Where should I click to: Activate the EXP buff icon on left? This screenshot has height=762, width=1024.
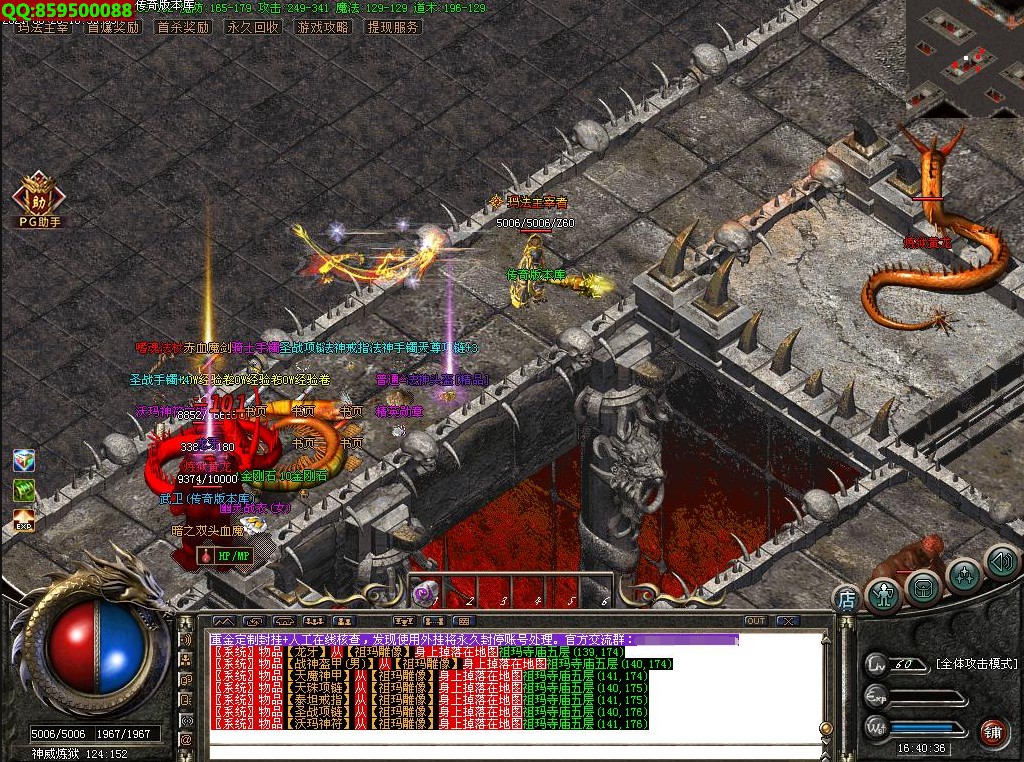(x=24, y=520)
